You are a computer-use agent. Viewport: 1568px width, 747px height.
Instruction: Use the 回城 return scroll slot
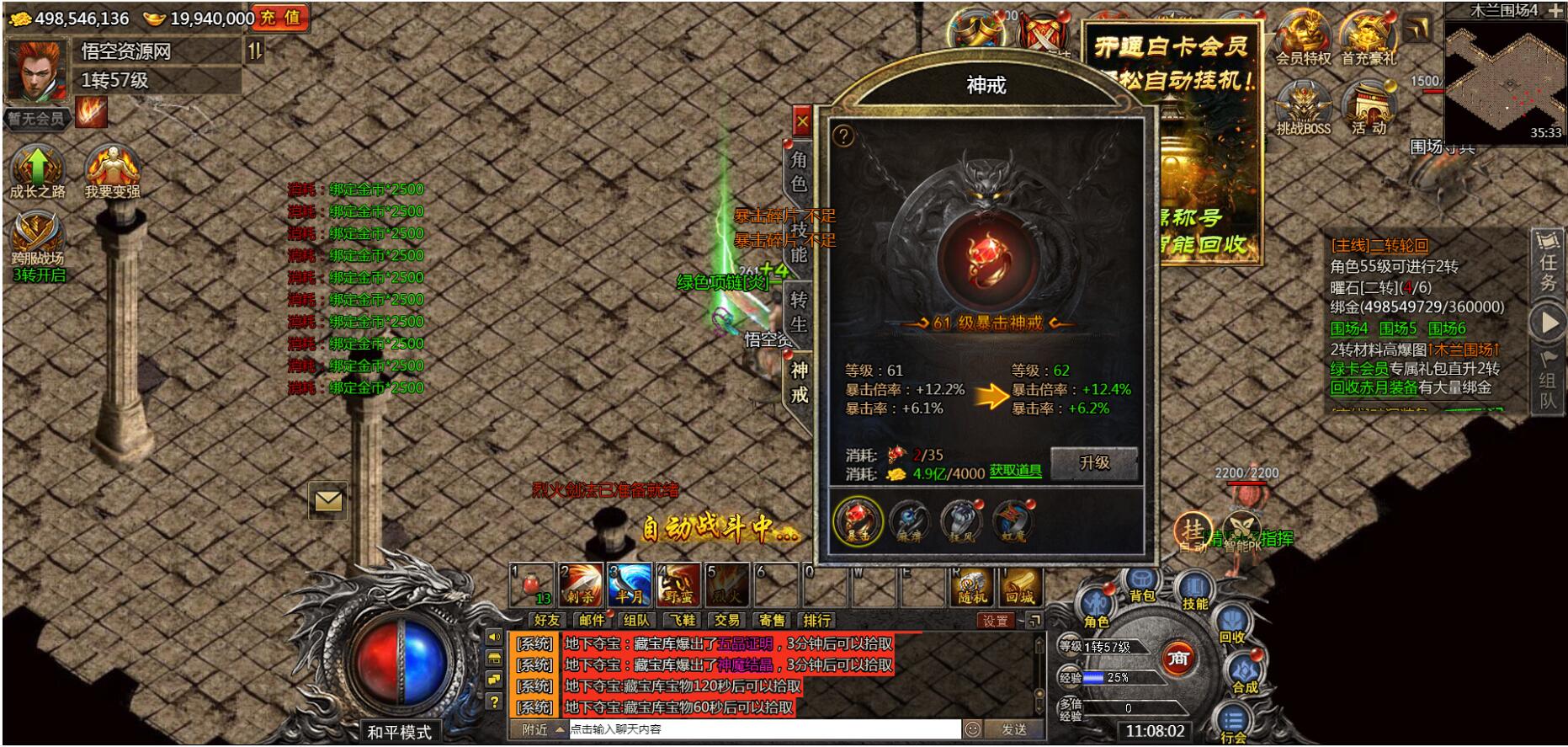tap(1020, 585)
